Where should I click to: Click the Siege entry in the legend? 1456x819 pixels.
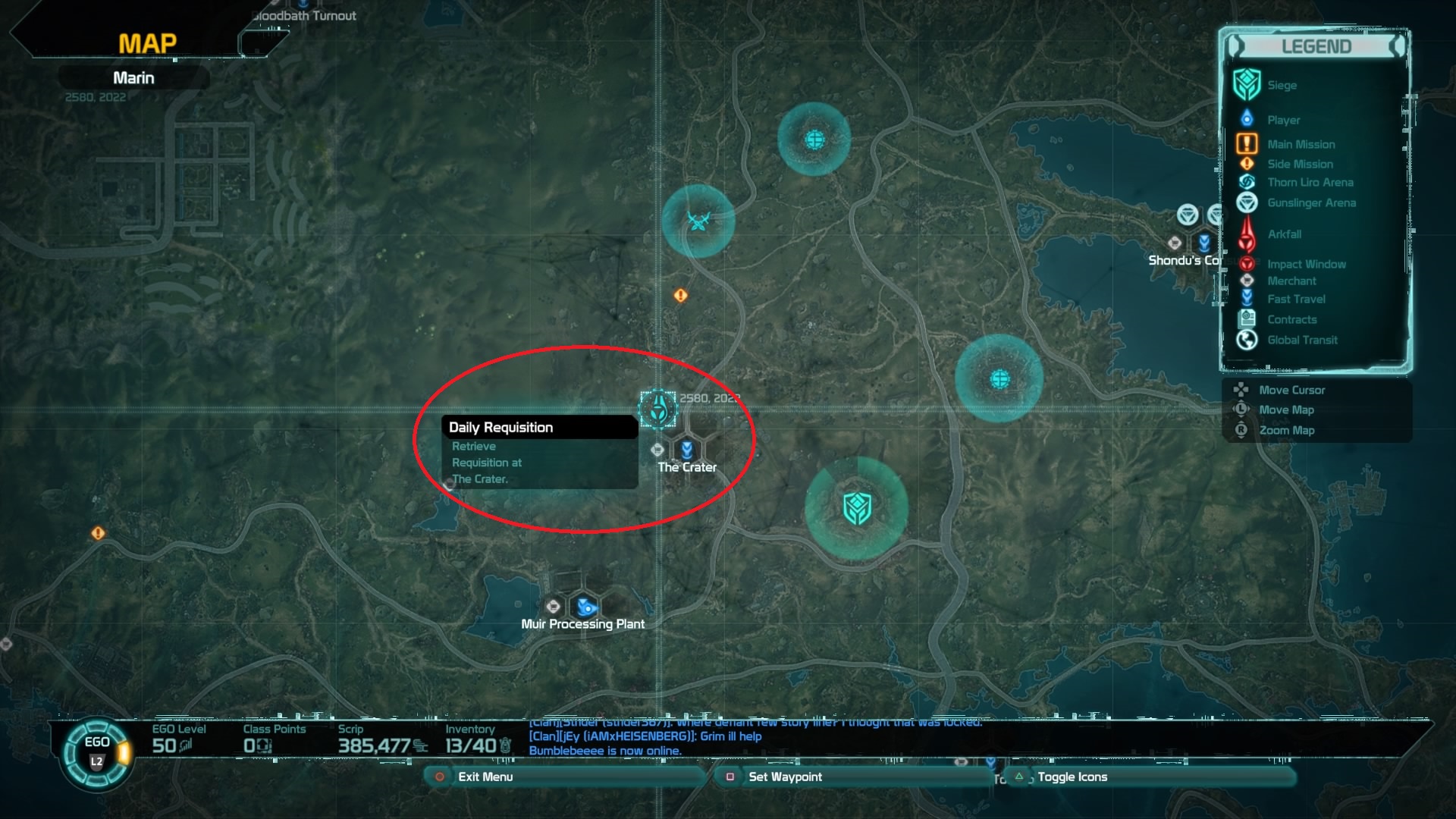[1282, 85]
